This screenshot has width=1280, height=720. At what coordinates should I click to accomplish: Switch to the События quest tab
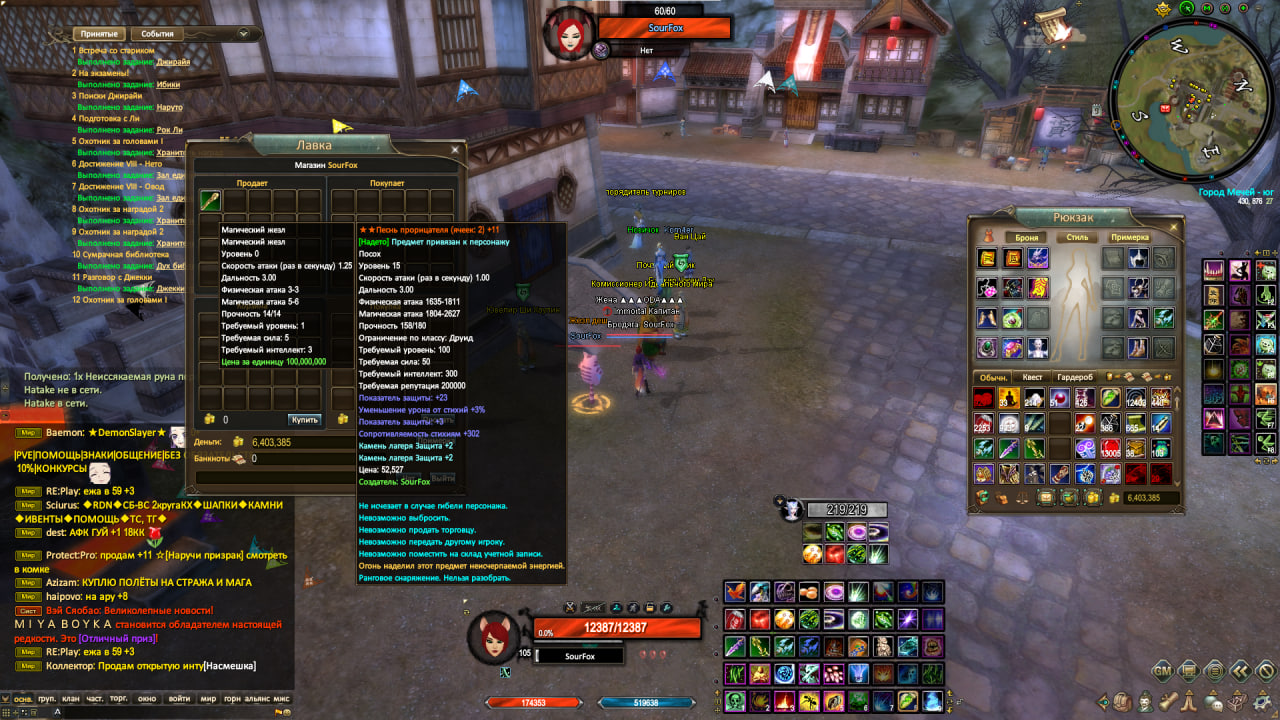pos(157,34)
